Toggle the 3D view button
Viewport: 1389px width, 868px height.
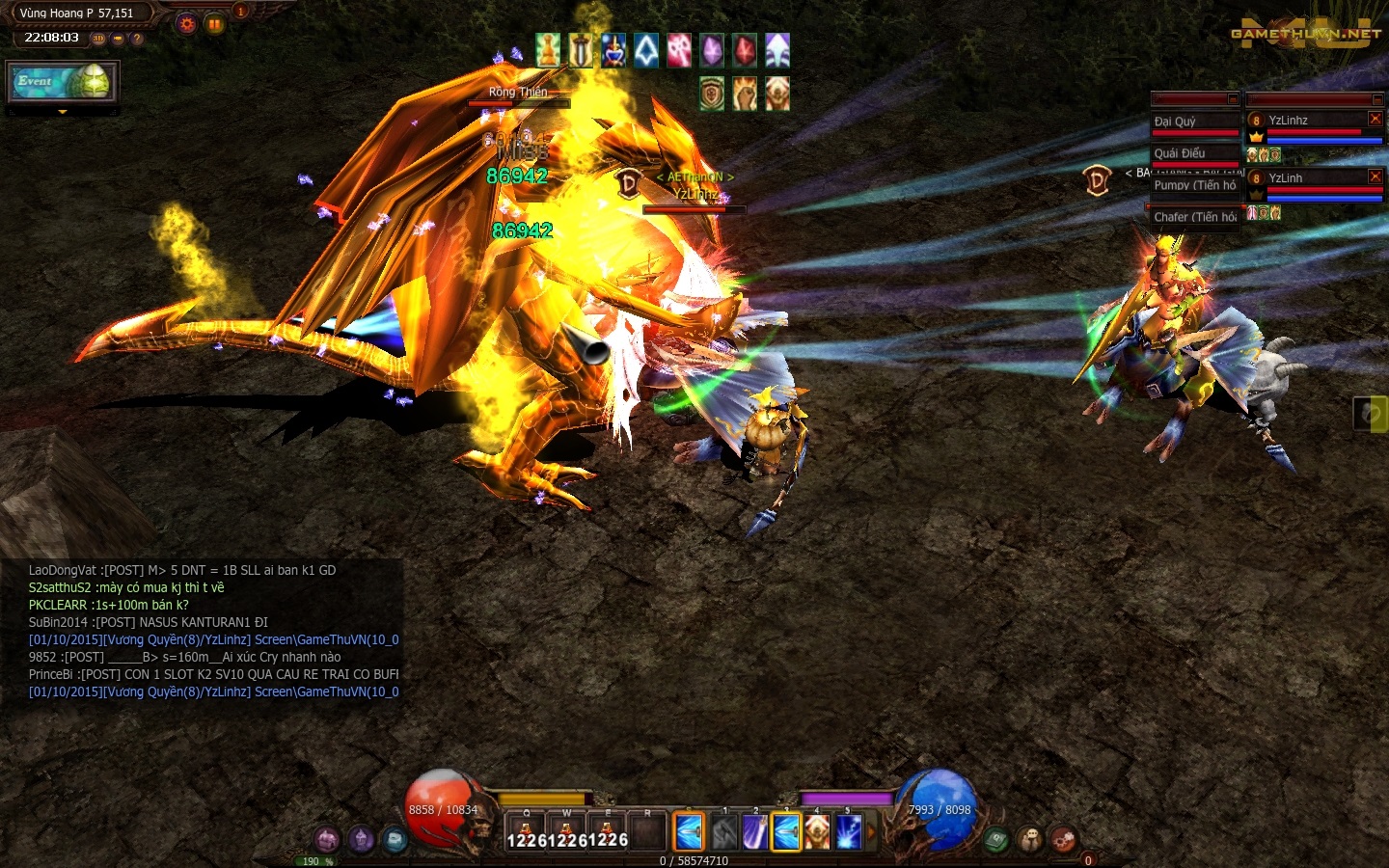click(98, 39)
